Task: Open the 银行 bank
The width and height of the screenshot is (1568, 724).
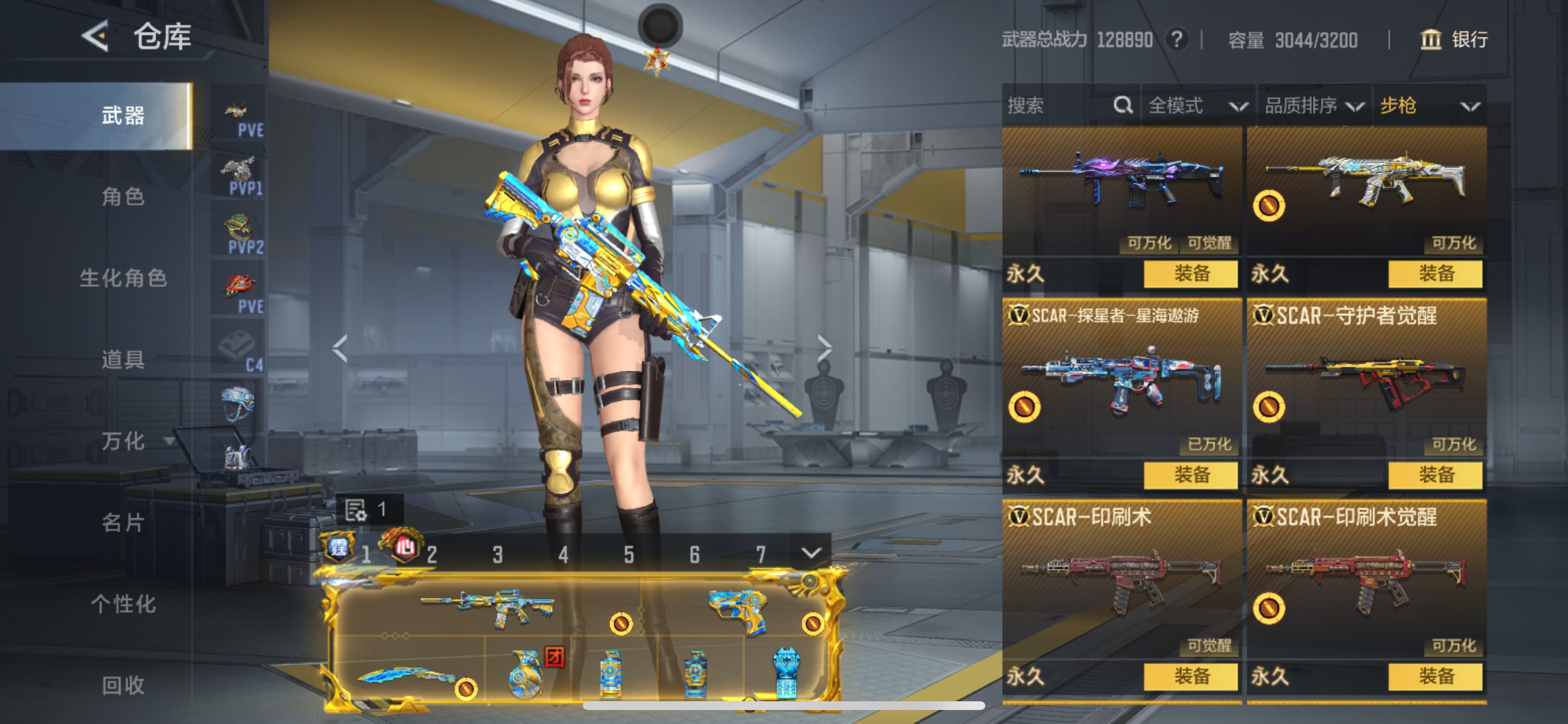Action: pyautogui.click(x=1454, y=40)
